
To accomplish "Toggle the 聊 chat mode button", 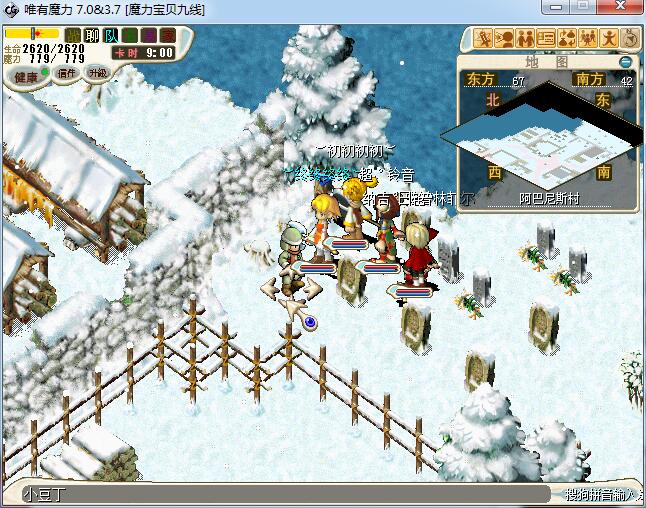I will tap(91, 36).
